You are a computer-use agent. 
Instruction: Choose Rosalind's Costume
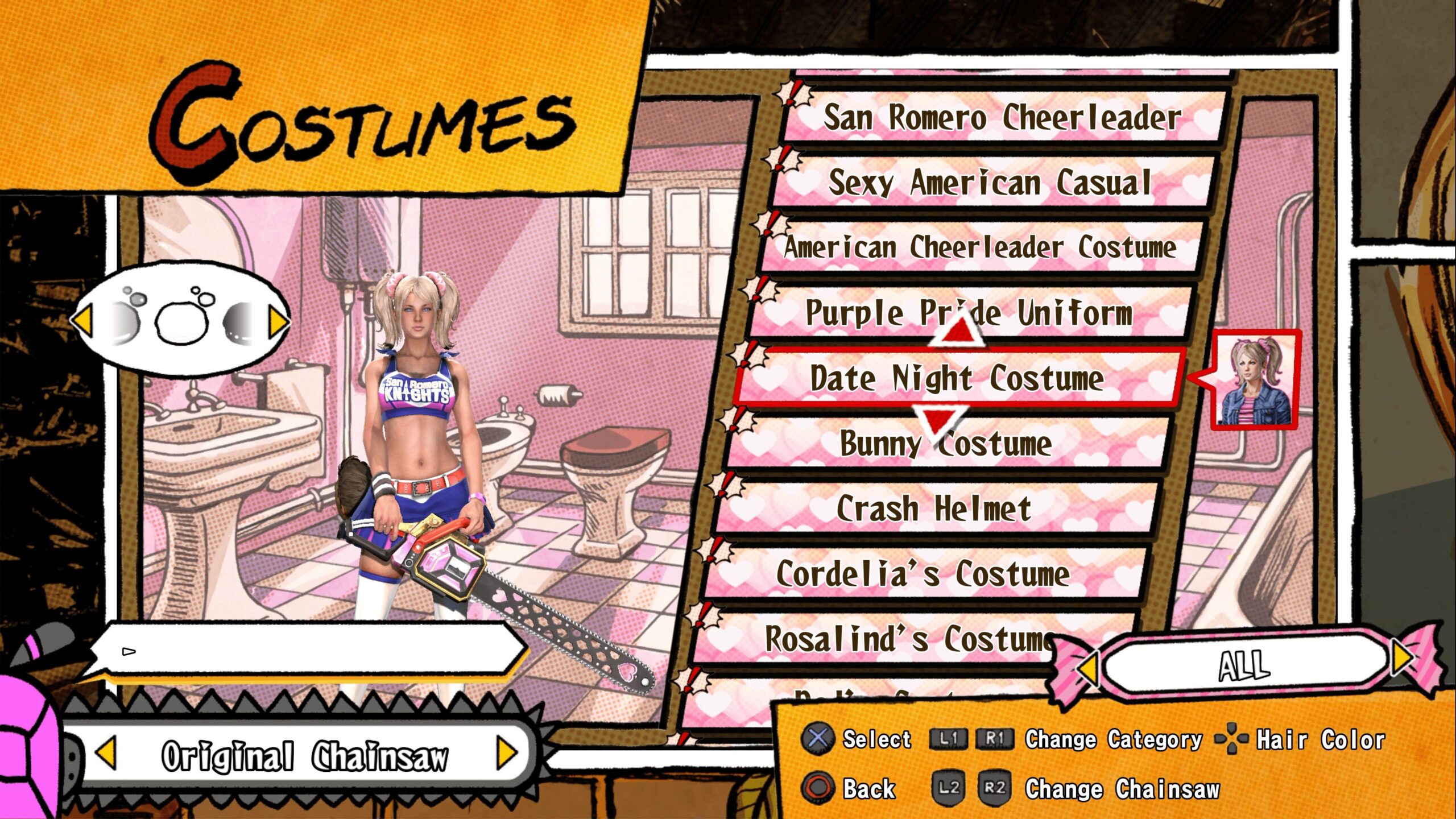[x=909, y=638]
